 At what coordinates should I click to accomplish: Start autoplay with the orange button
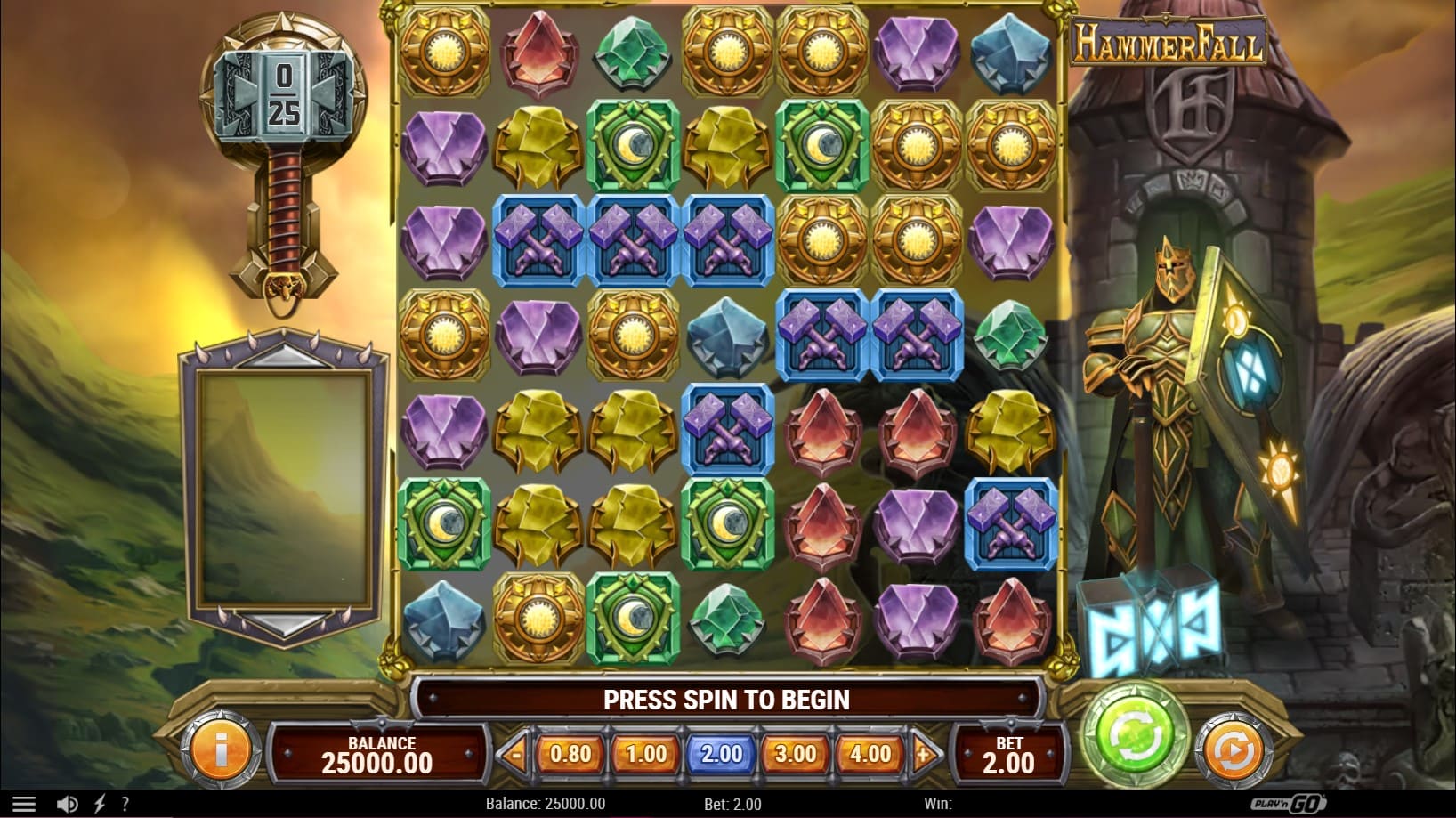[1234, 751]
